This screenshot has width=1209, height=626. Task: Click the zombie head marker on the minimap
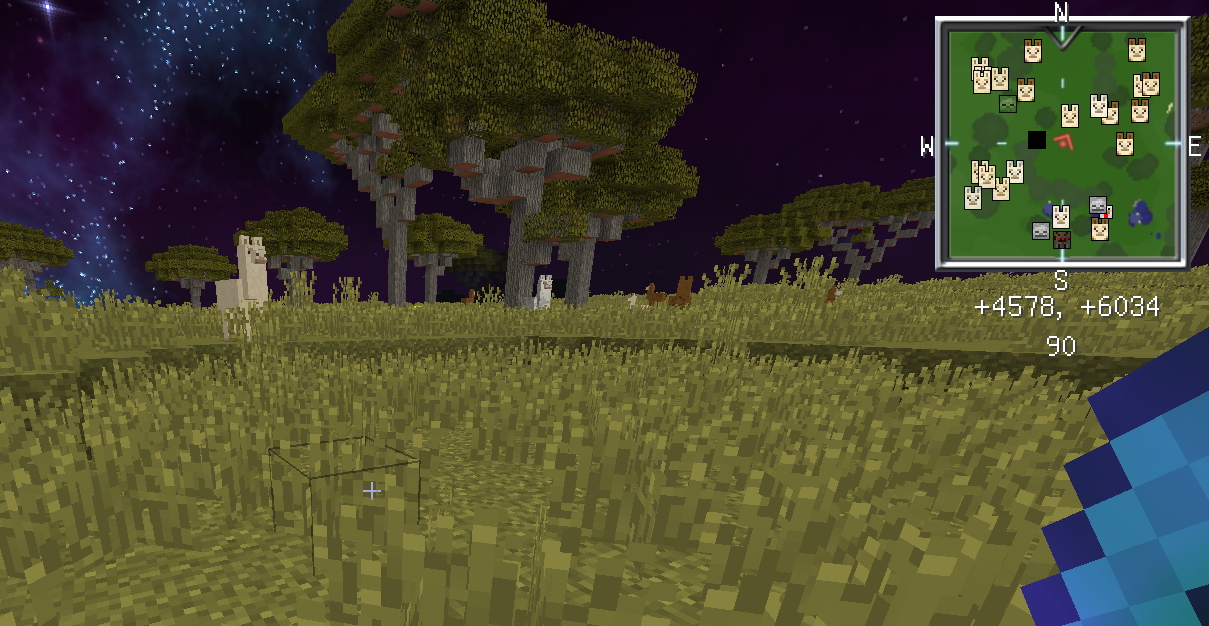point(1008,104)
